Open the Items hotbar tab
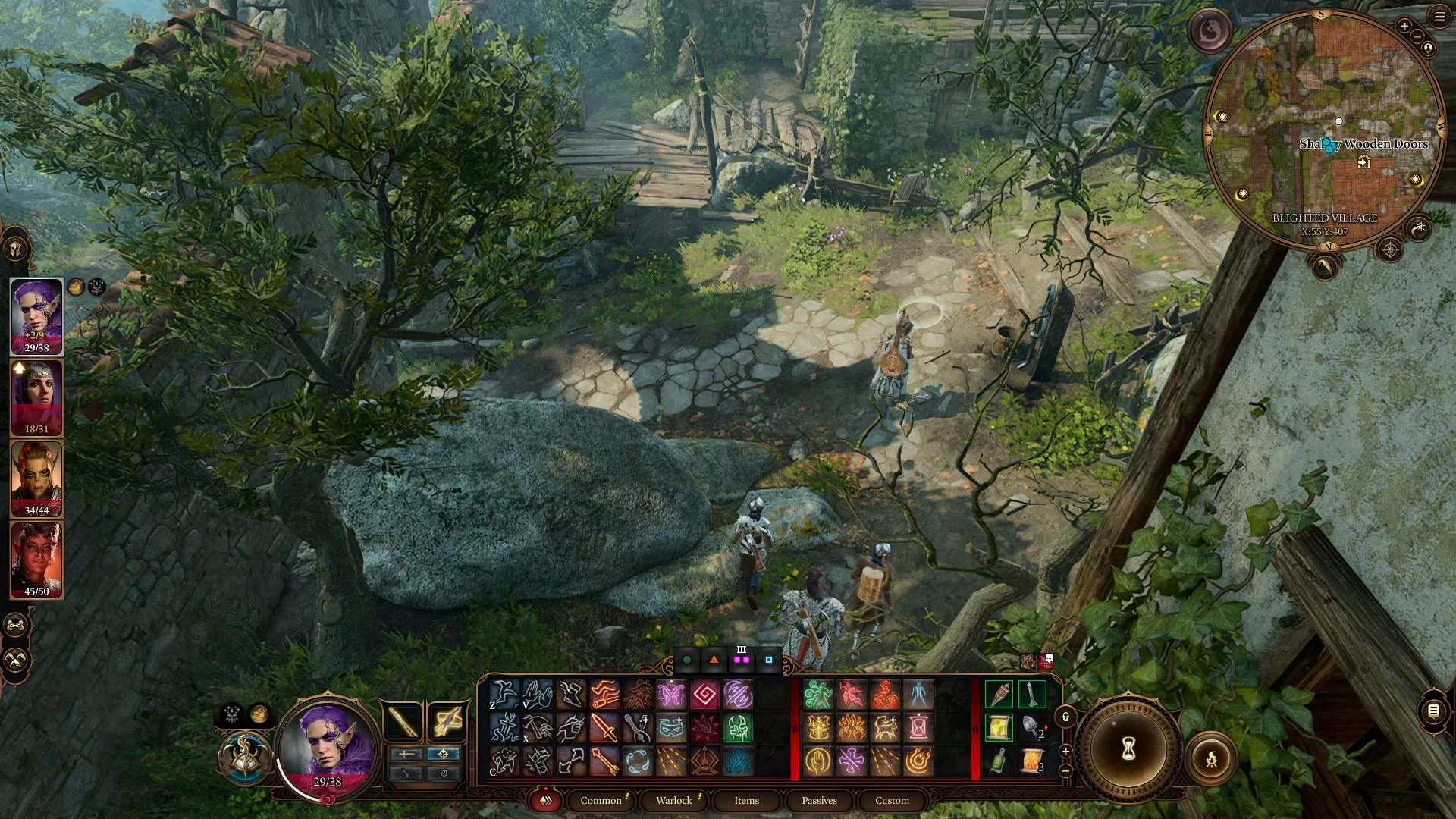Screen dimensions: 1456x819 pyautogui.click(x=746, y=800)
